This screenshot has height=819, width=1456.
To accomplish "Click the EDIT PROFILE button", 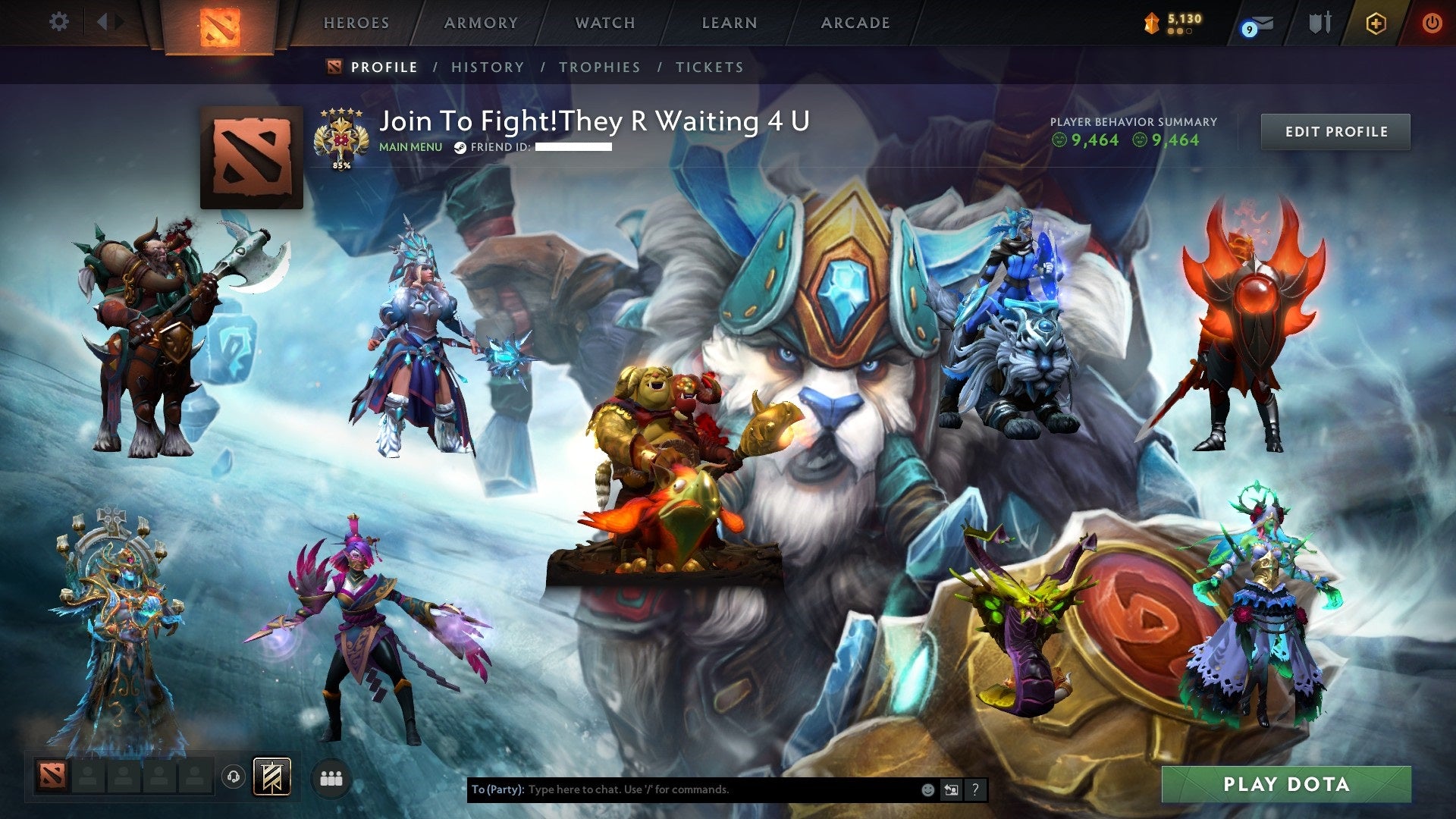I will coord(1335,131).
